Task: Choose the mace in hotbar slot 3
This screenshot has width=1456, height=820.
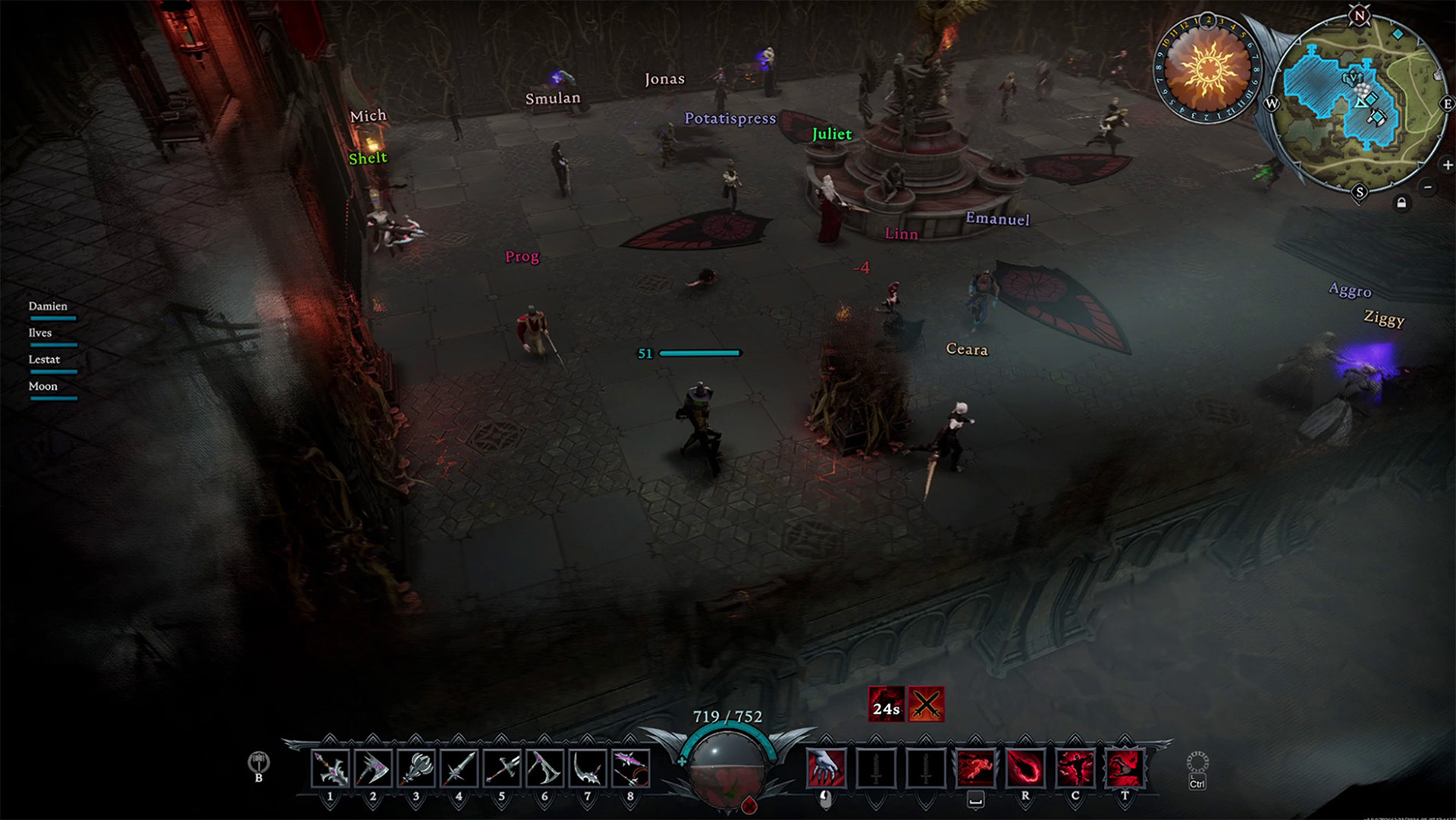Action: tap(416, 768)
